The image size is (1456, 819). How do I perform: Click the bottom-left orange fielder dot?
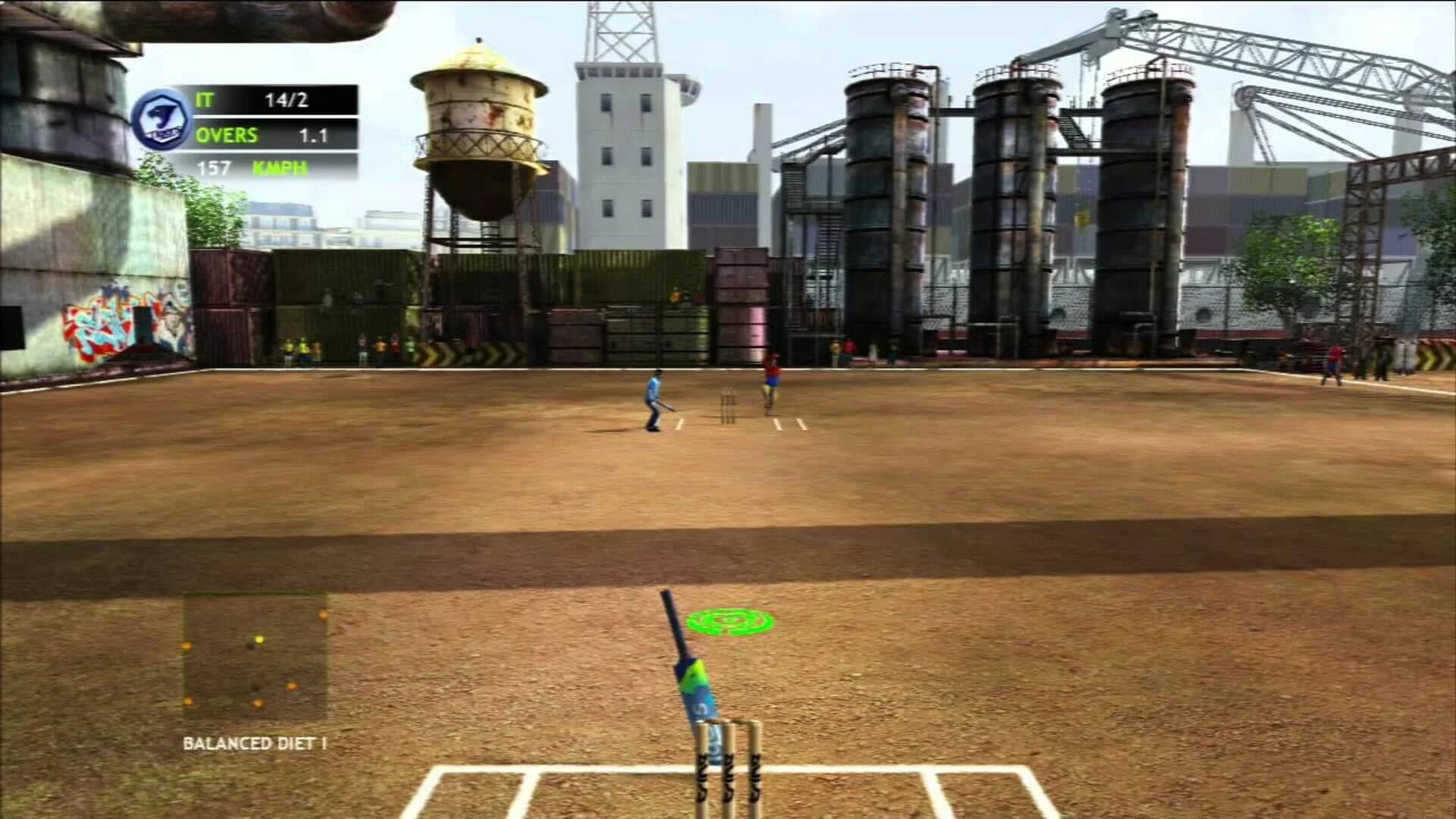point(188,702)
